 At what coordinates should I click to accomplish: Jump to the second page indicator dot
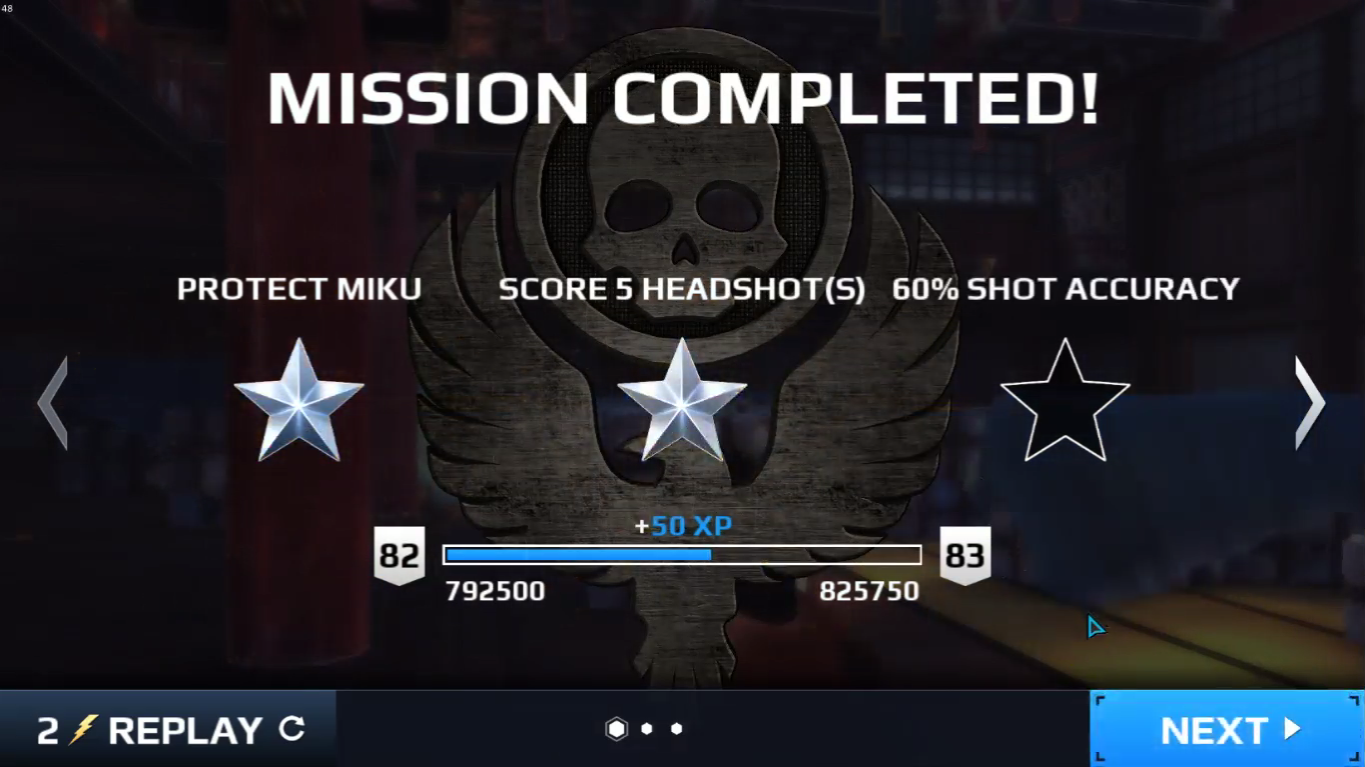[647, 729]
